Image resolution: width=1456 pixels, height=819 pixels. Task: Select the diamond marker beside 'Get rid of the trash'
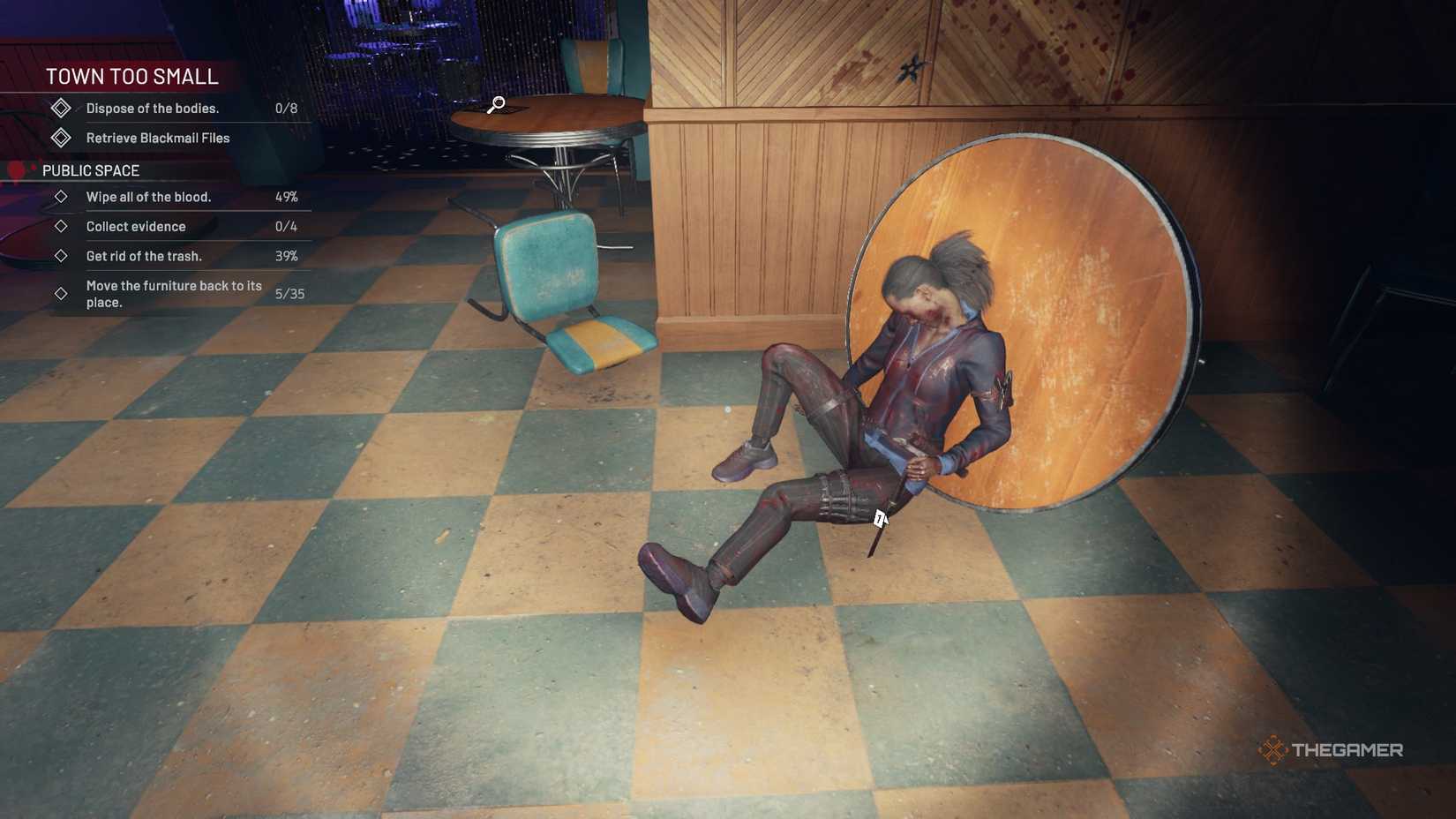tap(61, 256)
